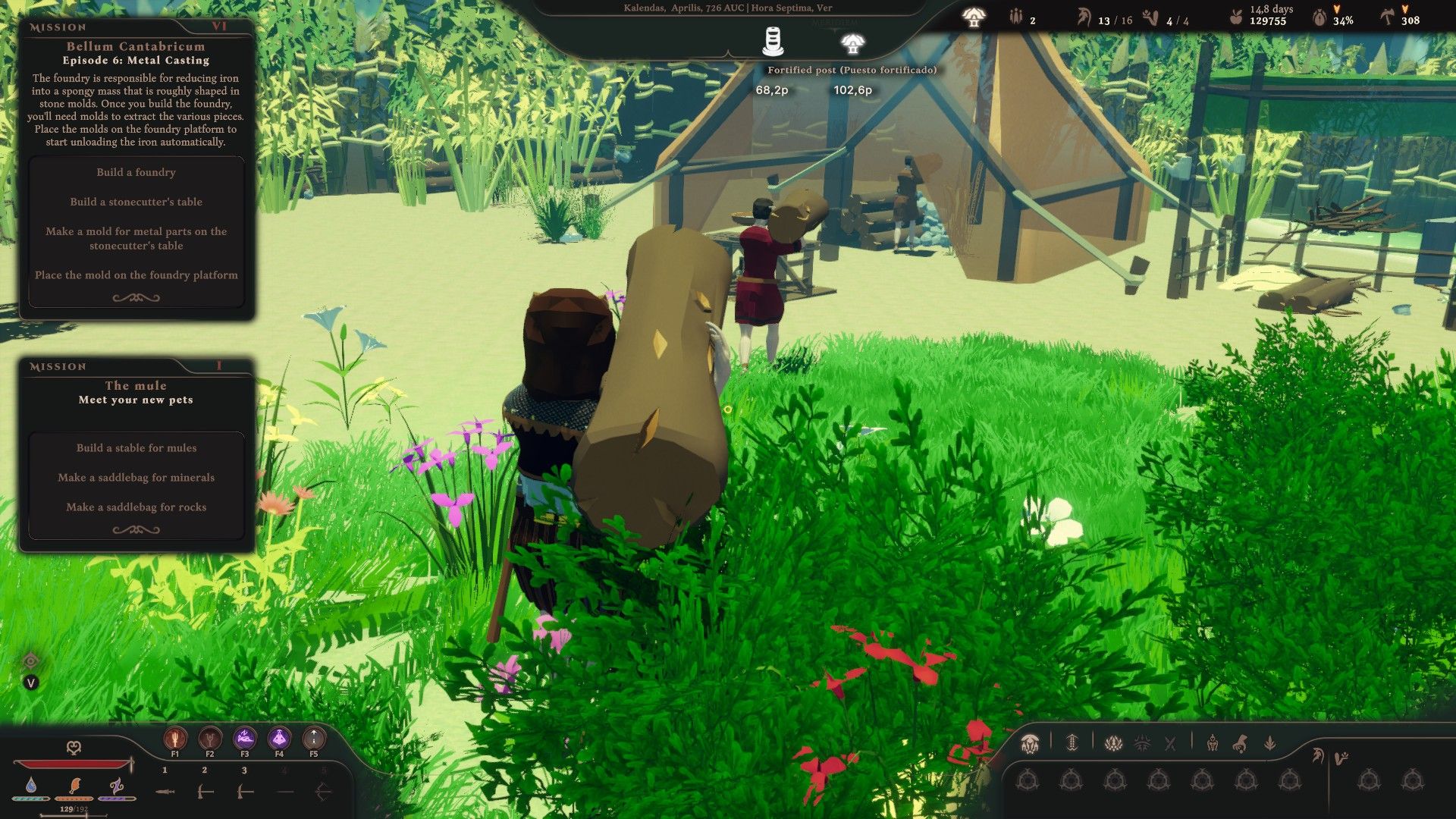This screenshot has height=819, width=1456.
Task: Activate the F2 dark goblet ability
Action: click(x=210, y=738)
